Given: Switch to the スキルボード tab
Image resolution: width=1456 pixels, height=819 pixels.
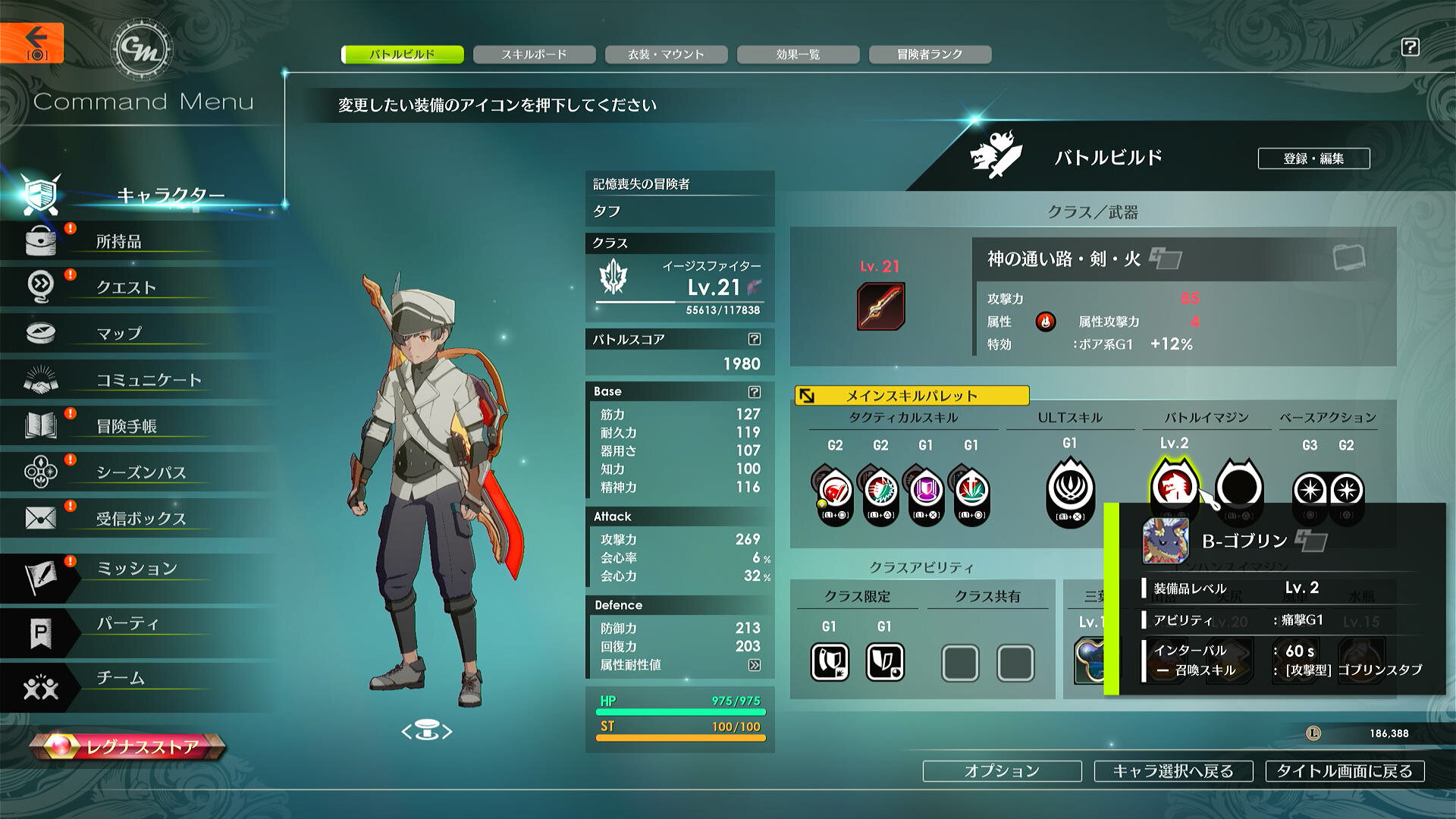Looking at the screenshot, I should (534, 55).
